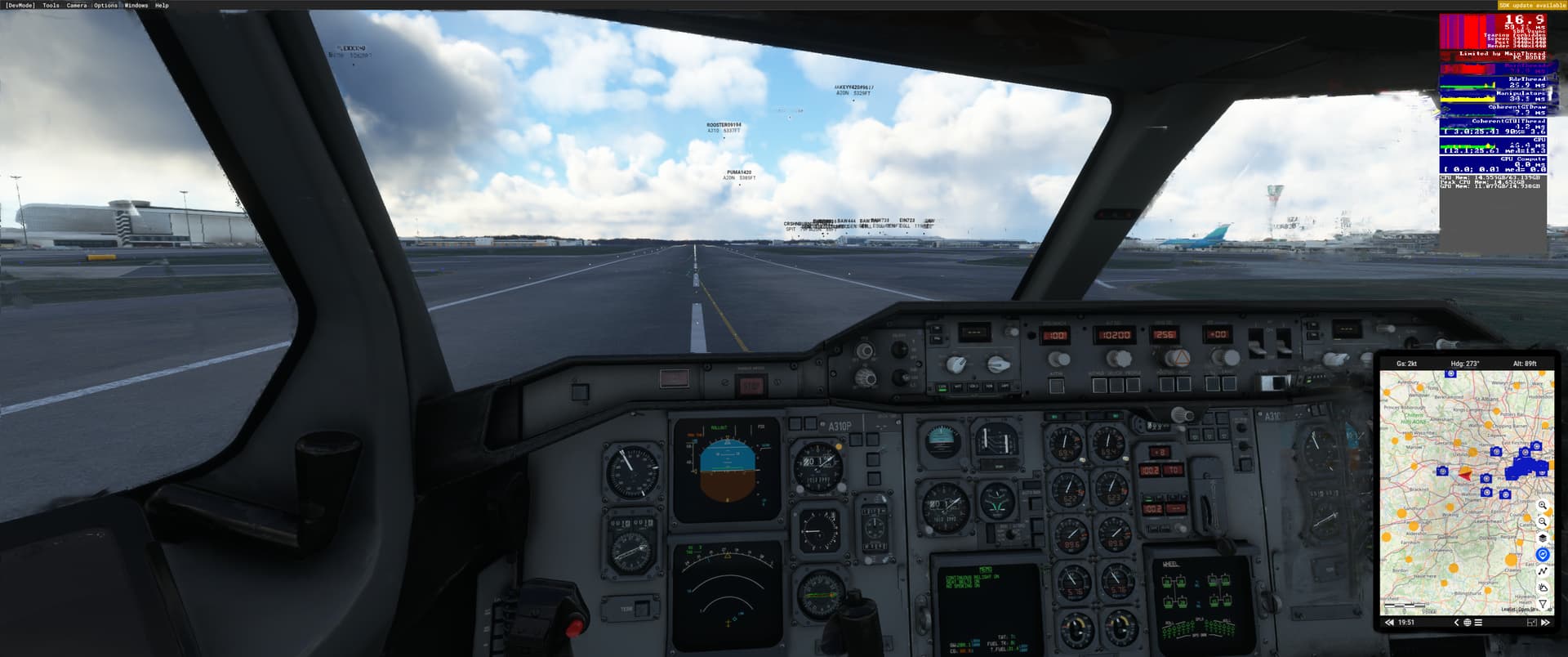Click the globe icon in map toolbar

[x=1468, y=623]
